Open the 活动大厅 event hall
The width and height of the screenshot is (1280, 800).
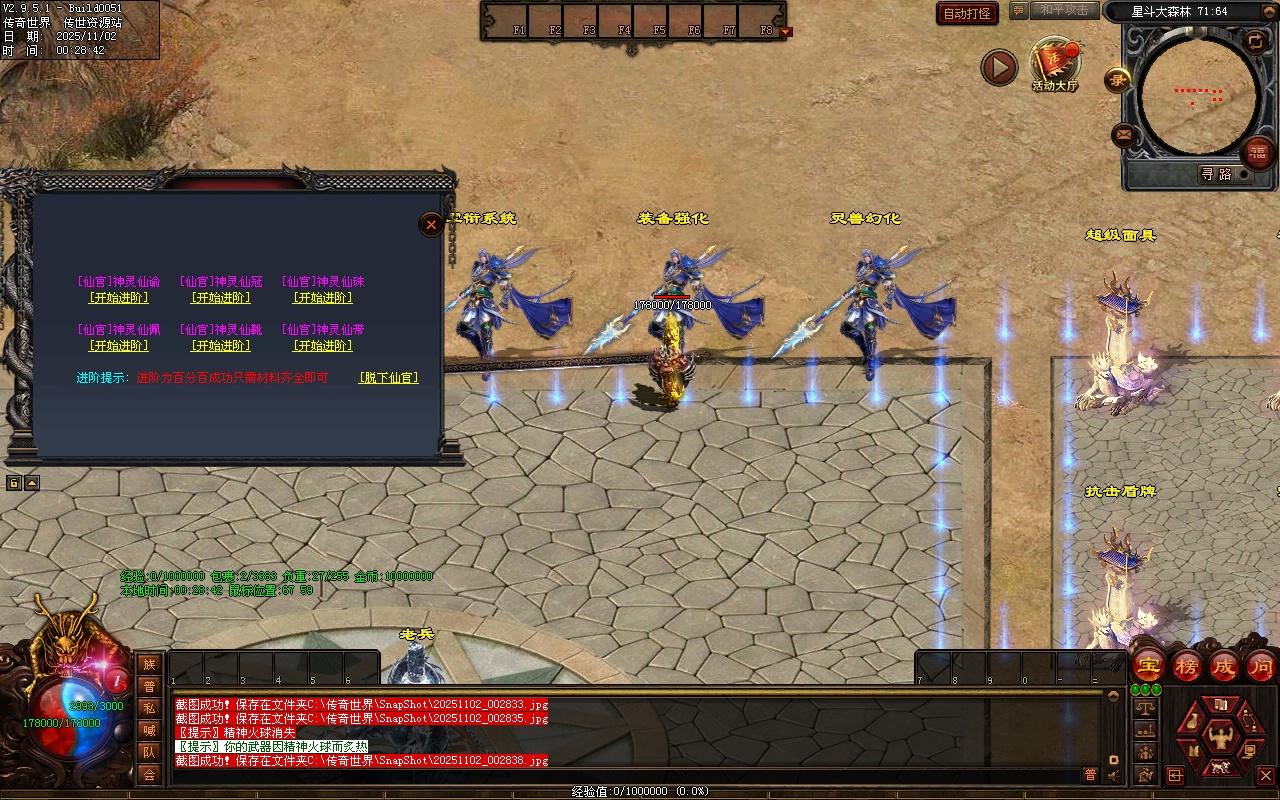1054,64
